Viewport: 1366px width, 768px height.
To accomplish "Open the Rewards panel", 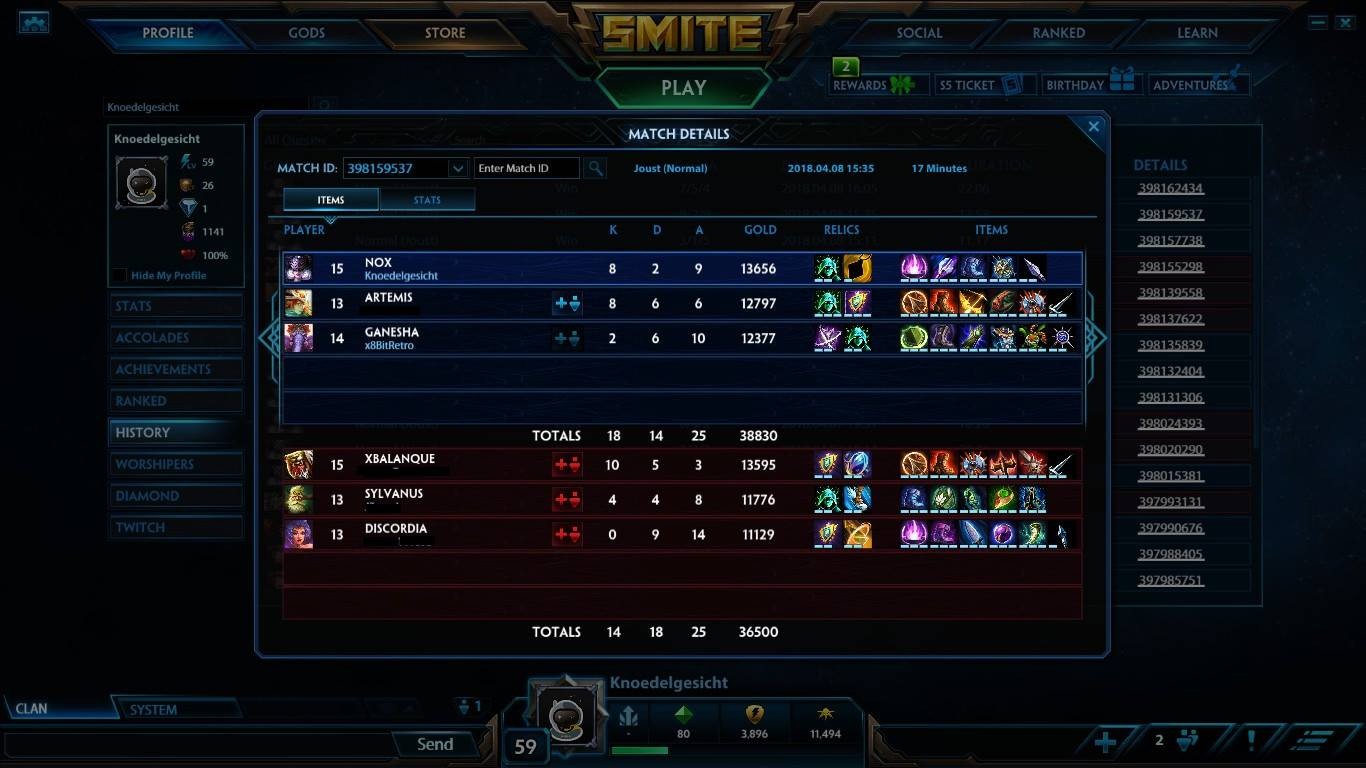I will 873,85.
